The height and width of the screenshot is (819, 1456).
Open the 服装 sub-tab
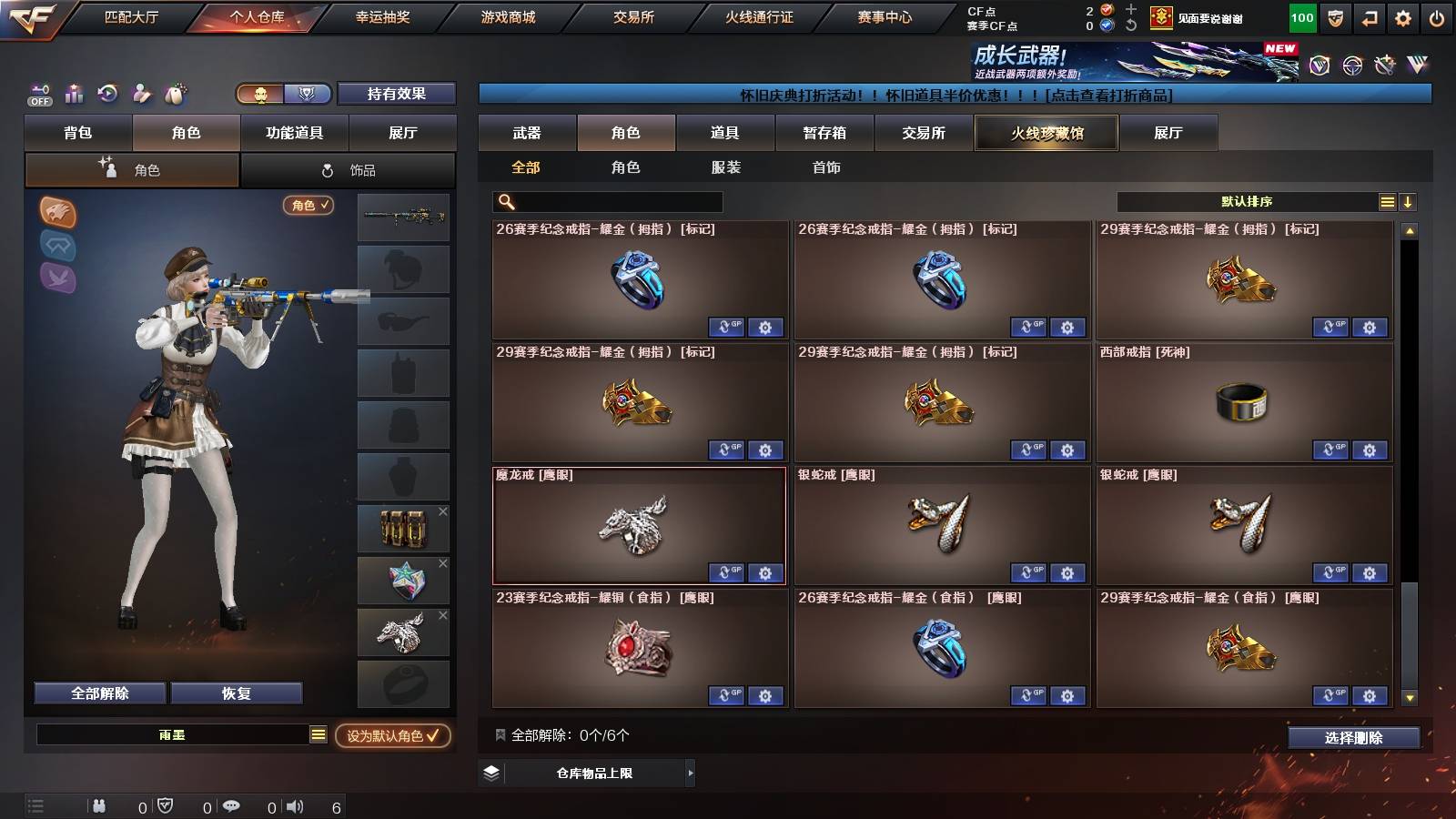(x=726, y=167)
